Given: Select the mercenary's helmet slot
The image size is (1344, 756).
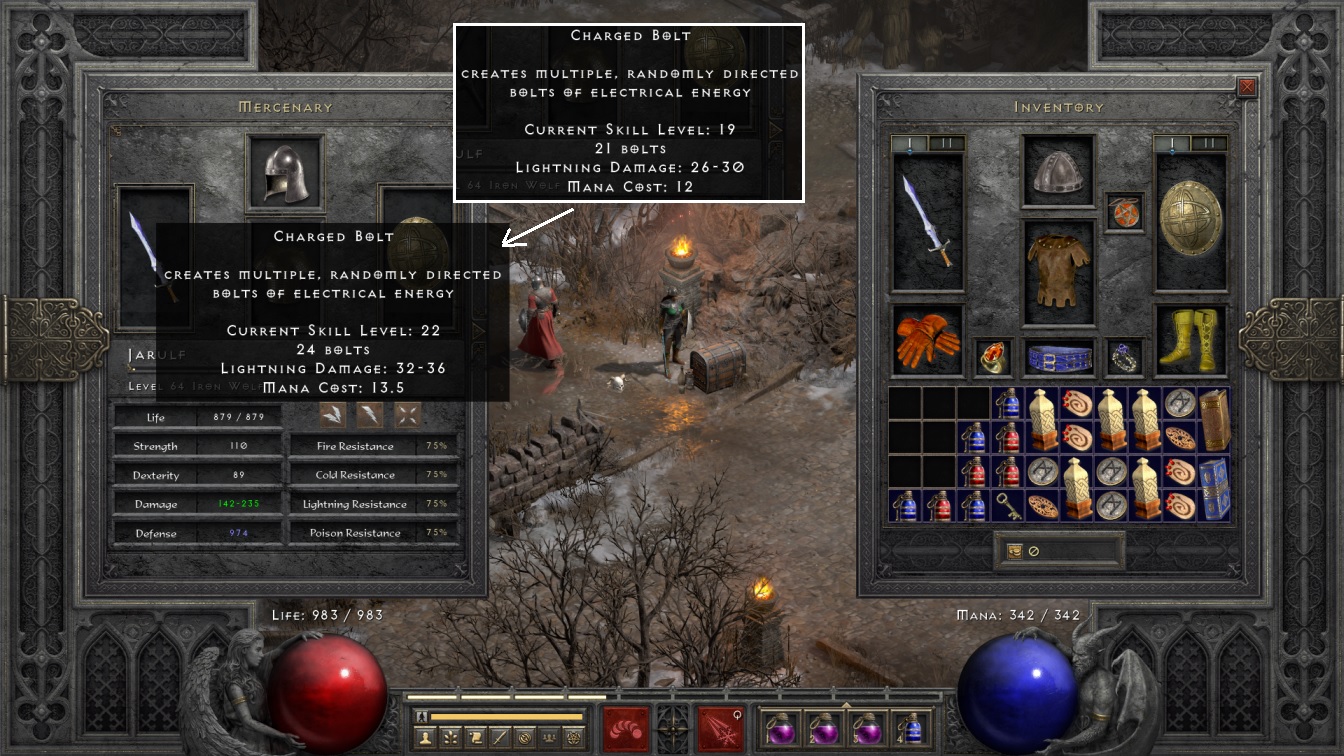Looking at the screenshot, I should pos(285,173).
